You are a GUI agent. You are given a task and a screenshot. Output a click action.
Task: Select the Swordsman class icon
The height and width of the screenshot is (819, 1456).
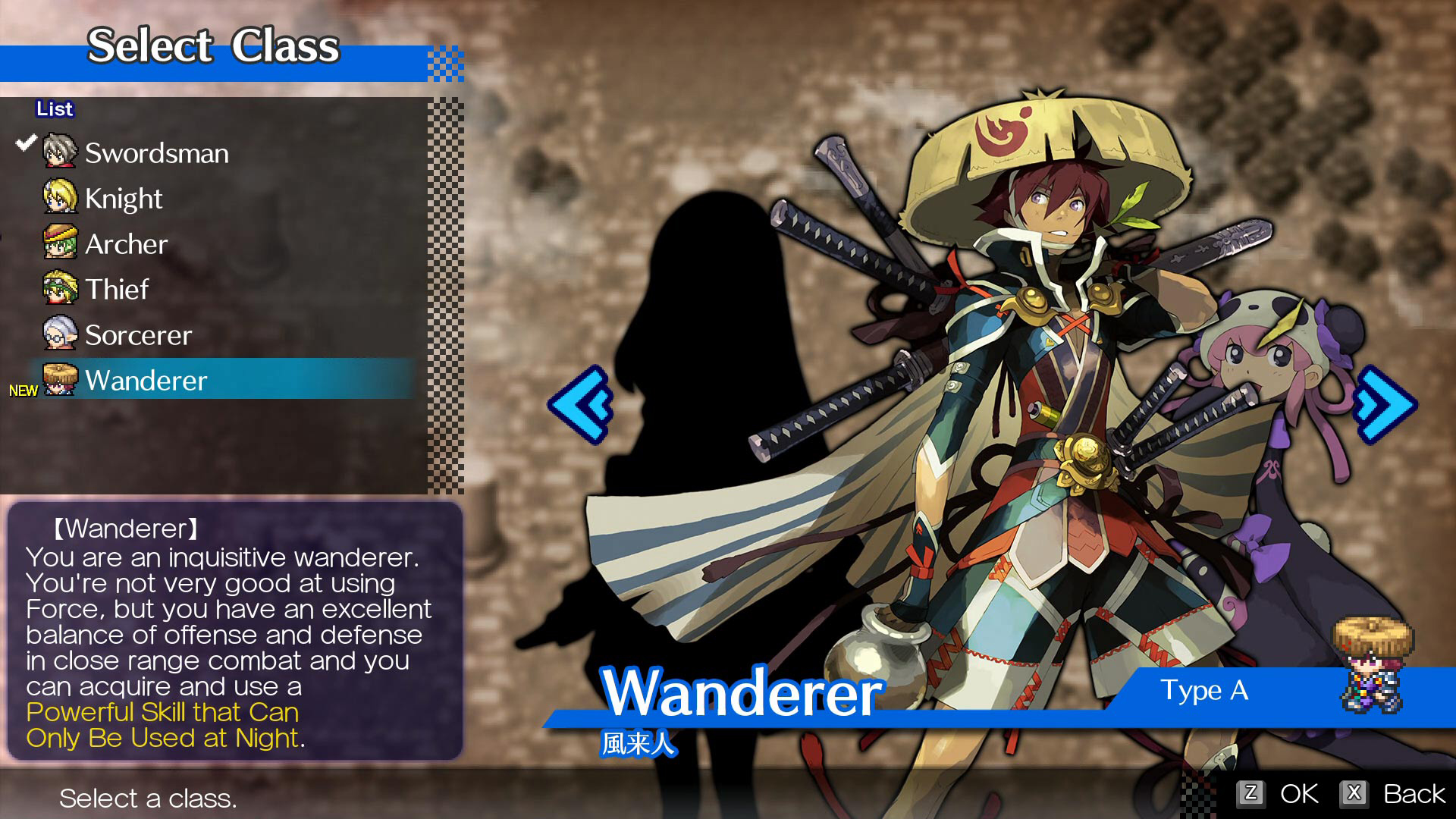coord(61,152)
